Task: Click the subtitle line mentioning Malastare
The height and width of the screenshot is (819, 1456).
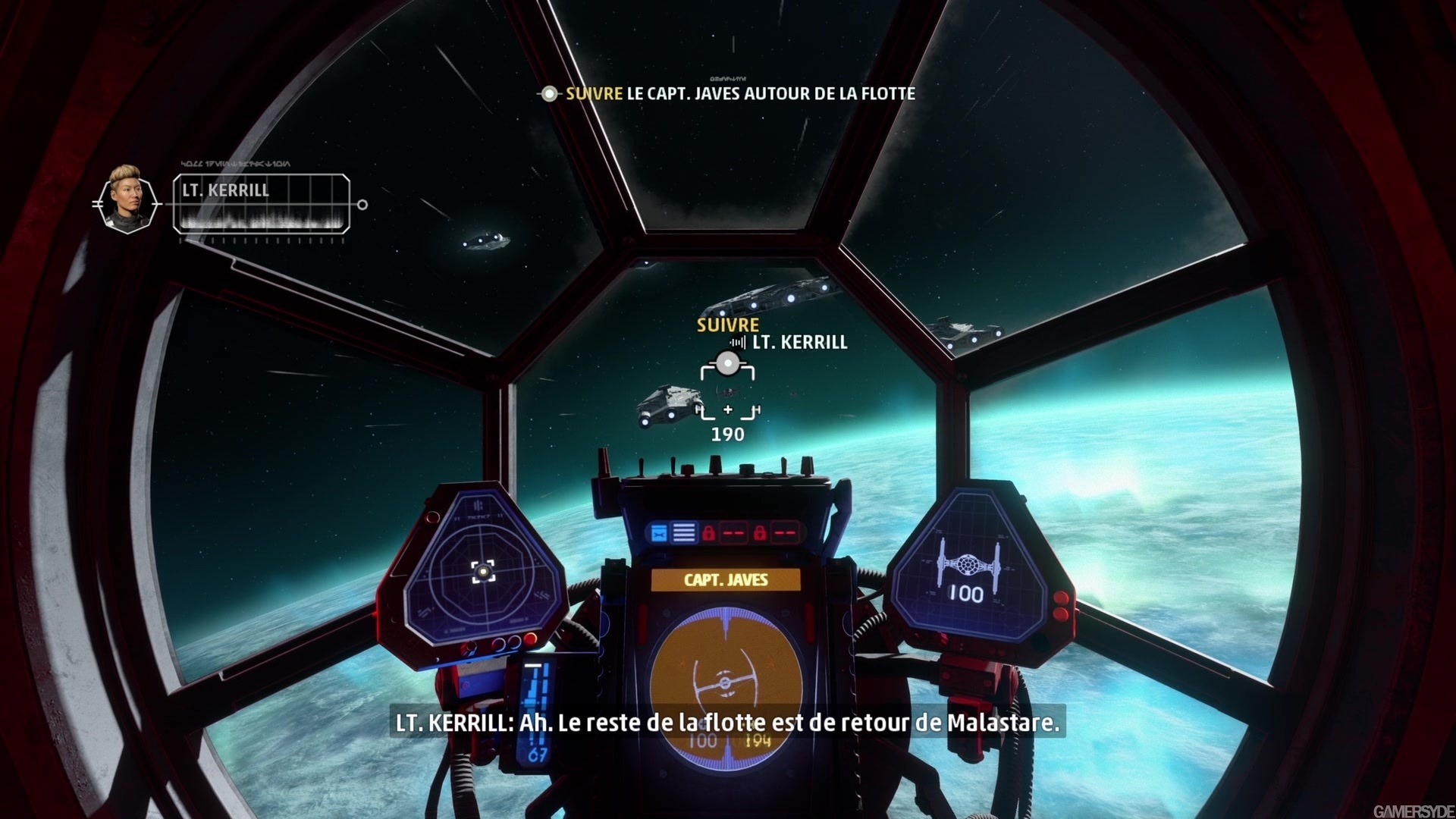Action: (x=728, y=724)
